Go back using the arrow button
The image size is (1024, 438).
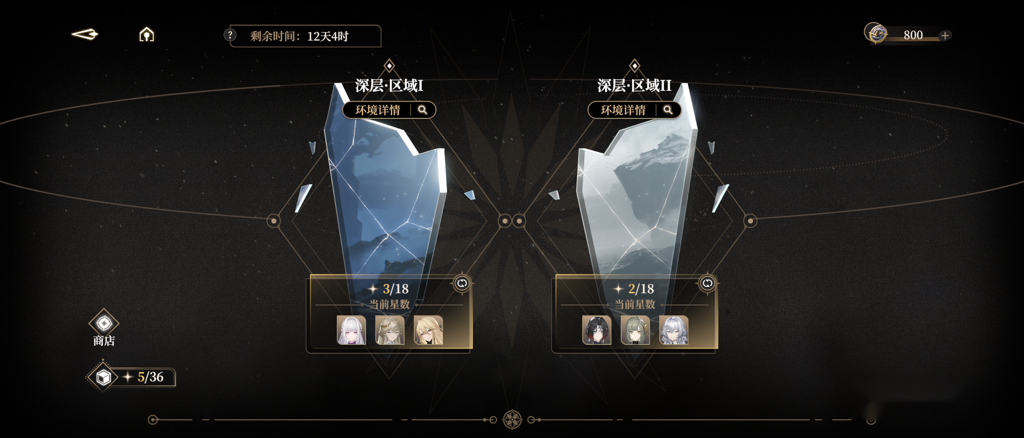tap(85, 35)
